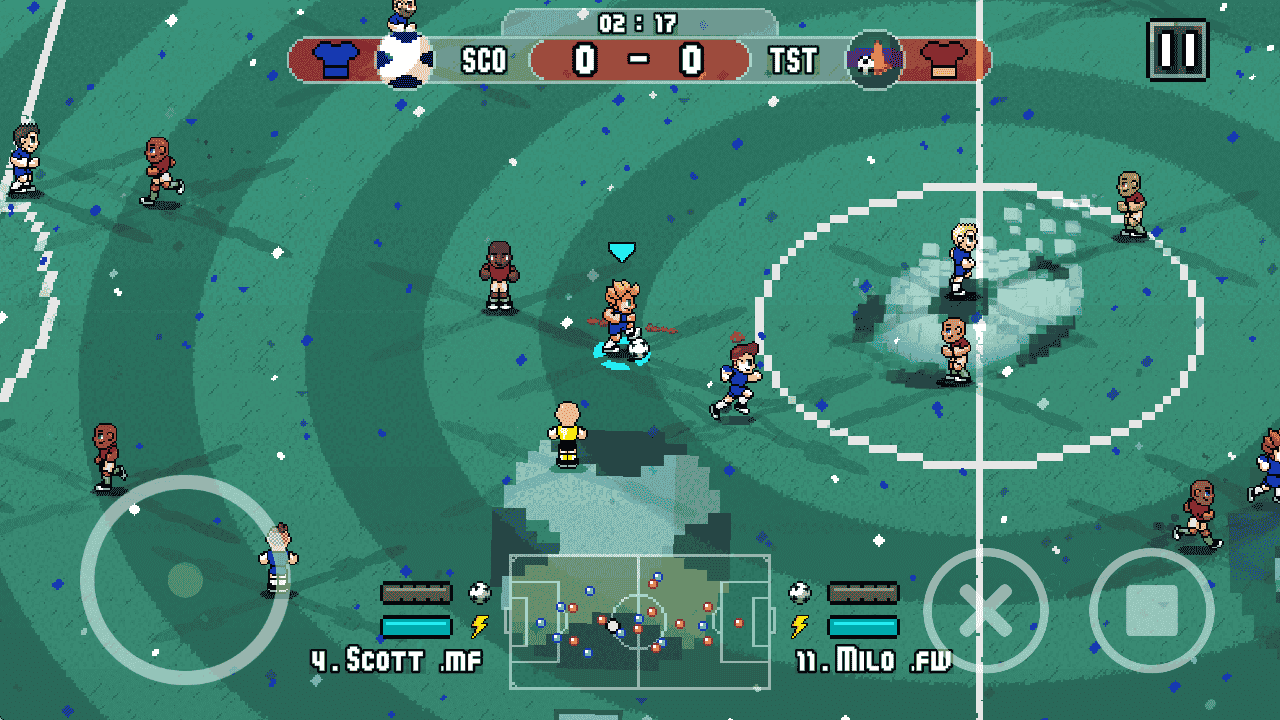Screen dimensions: 1280x720
Task: Pause the match
Action: point(1177,49)
